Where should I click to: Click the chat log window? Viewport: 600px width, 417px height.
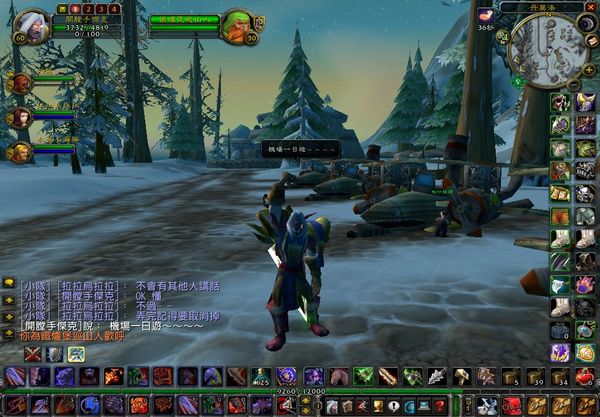click(x=110, y=305)
